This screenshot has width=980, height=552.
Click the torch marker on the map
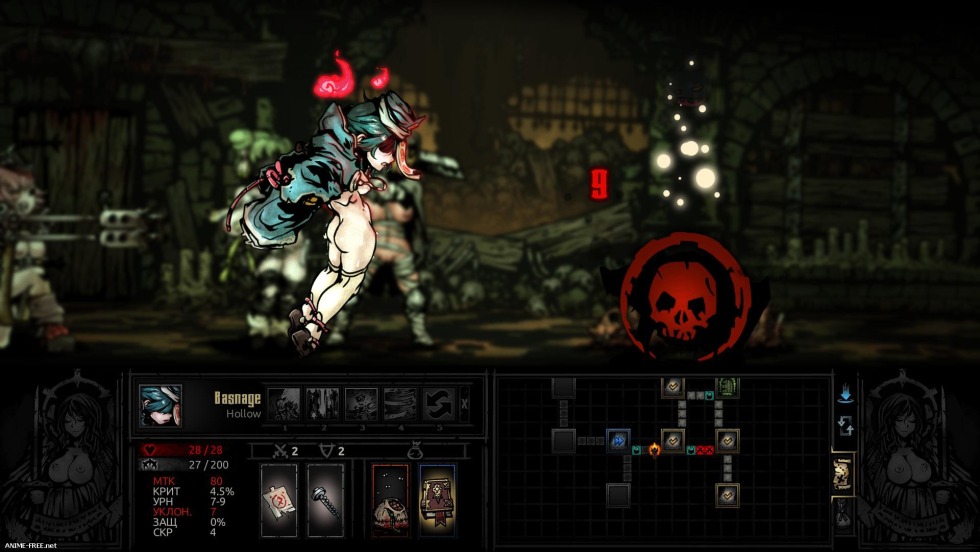(x=655, y=449)
